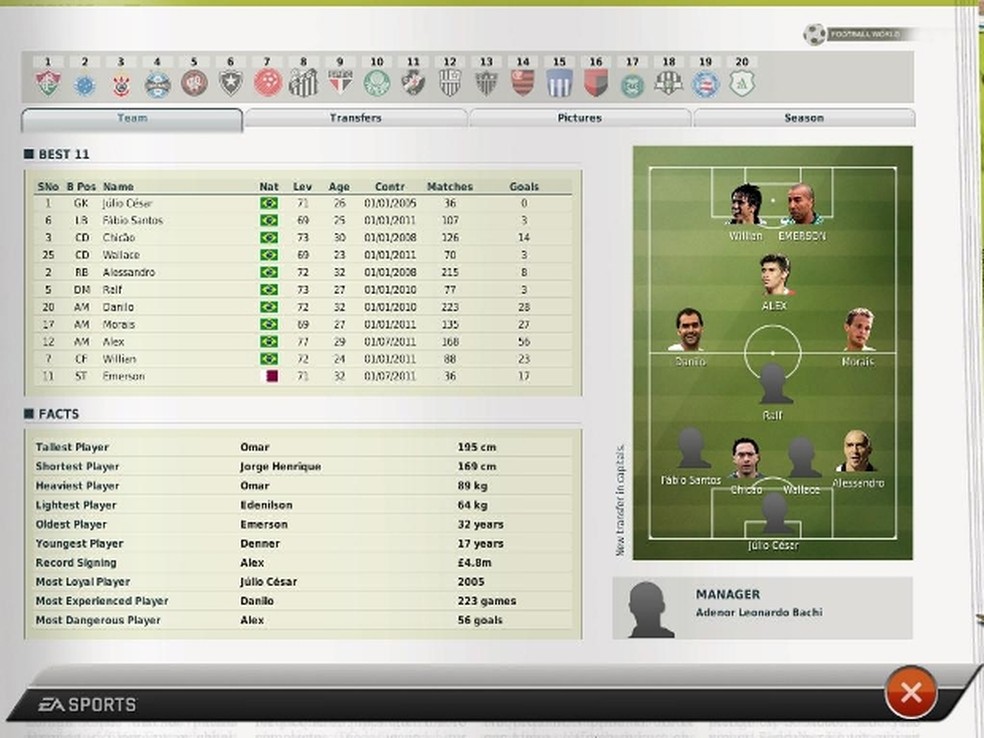
Task: Open the Pictures tab
Action: [x=579, y=118]
